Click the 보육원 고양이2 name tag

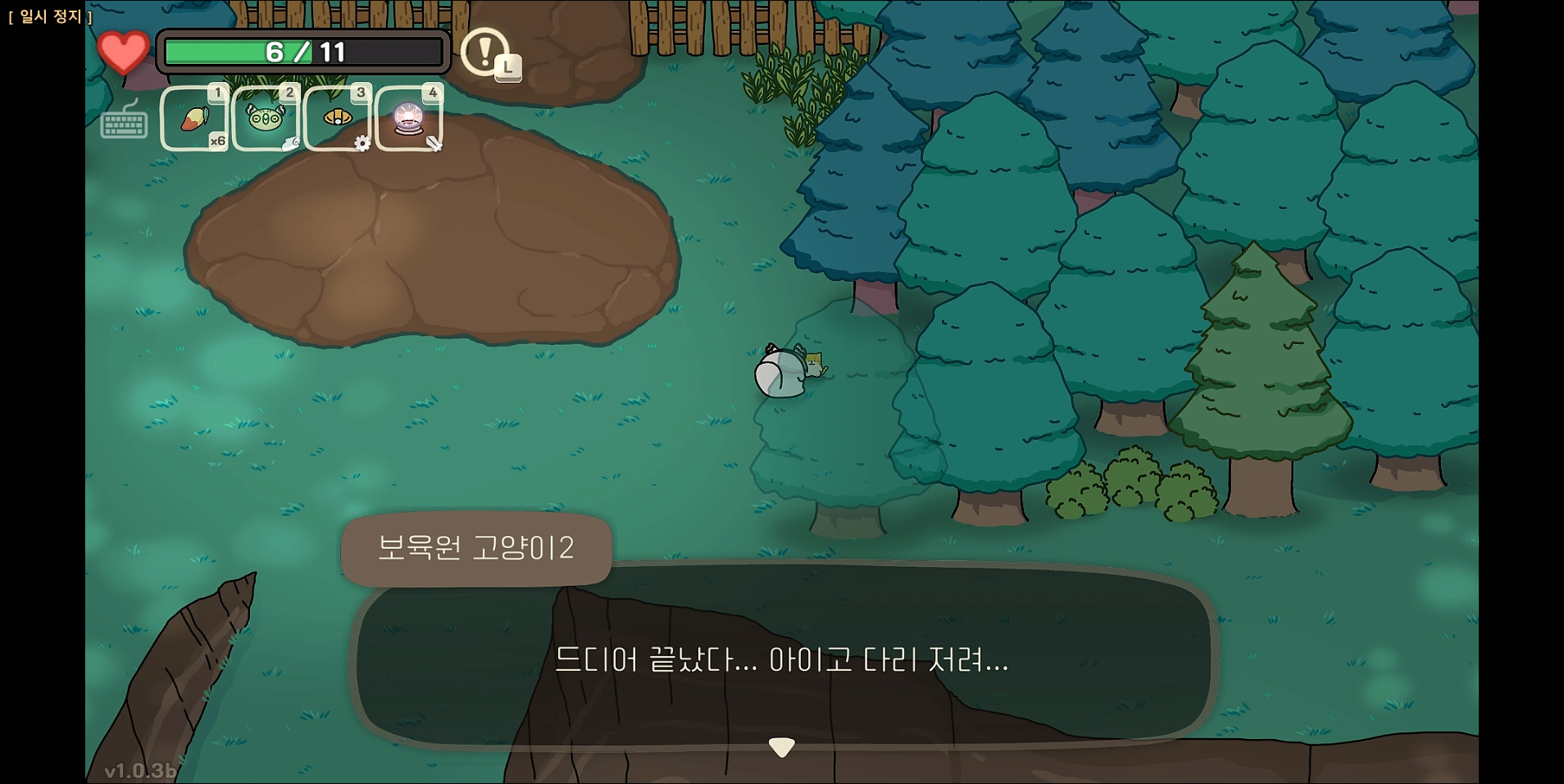476,549
